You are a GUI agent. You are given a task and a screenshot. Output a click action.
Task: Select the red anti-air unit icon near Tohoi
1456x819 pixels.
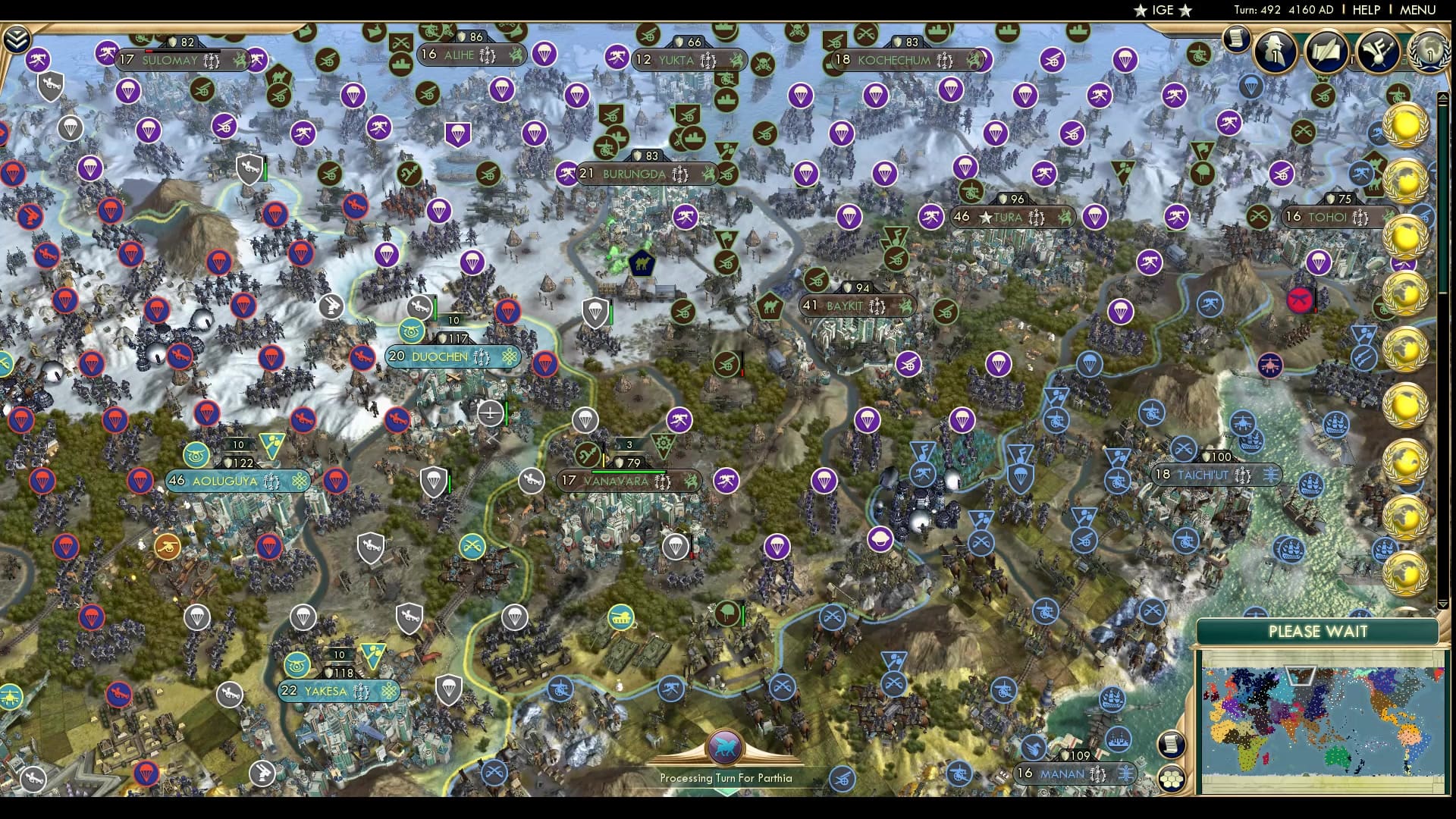pos(1299,299)
